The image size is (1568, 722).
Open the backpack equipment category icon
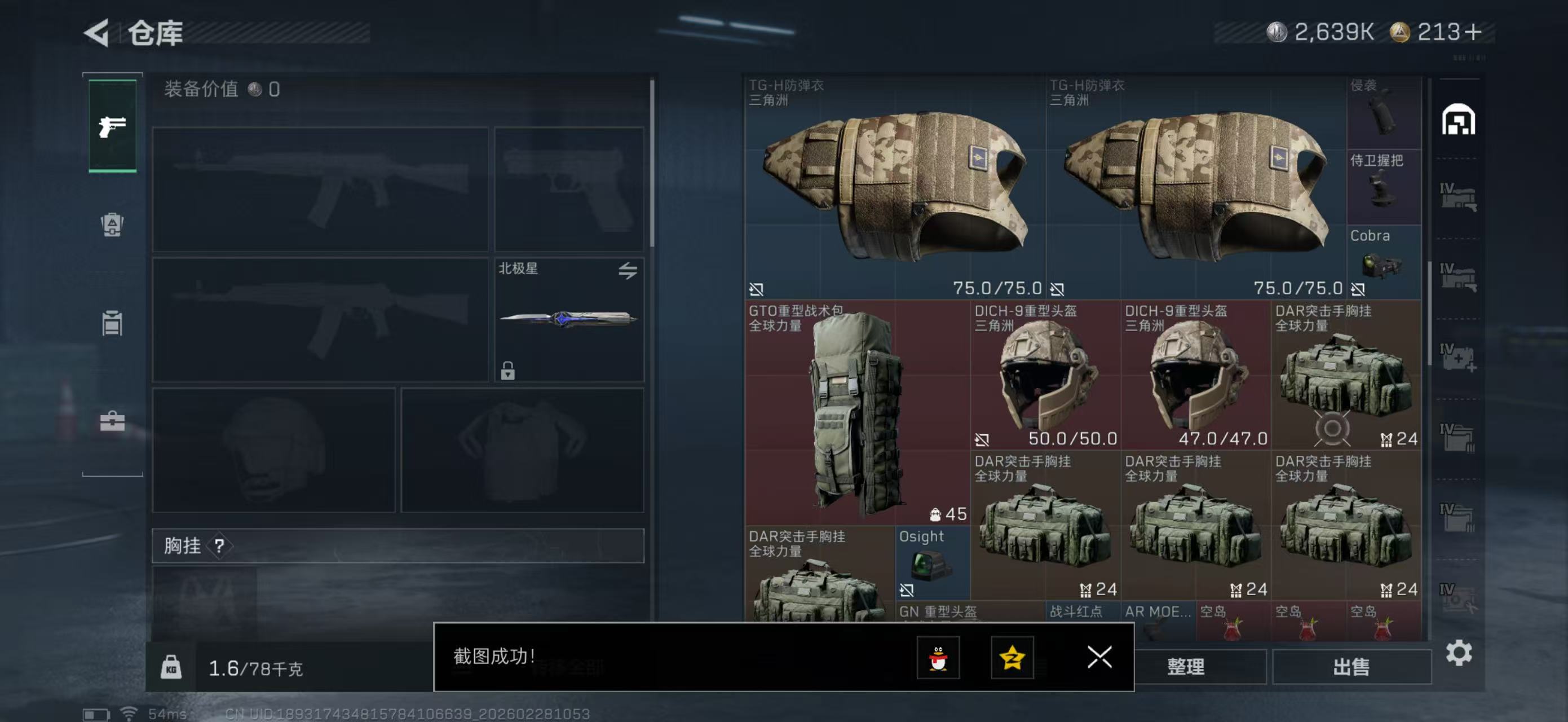(x=112, y=225)
